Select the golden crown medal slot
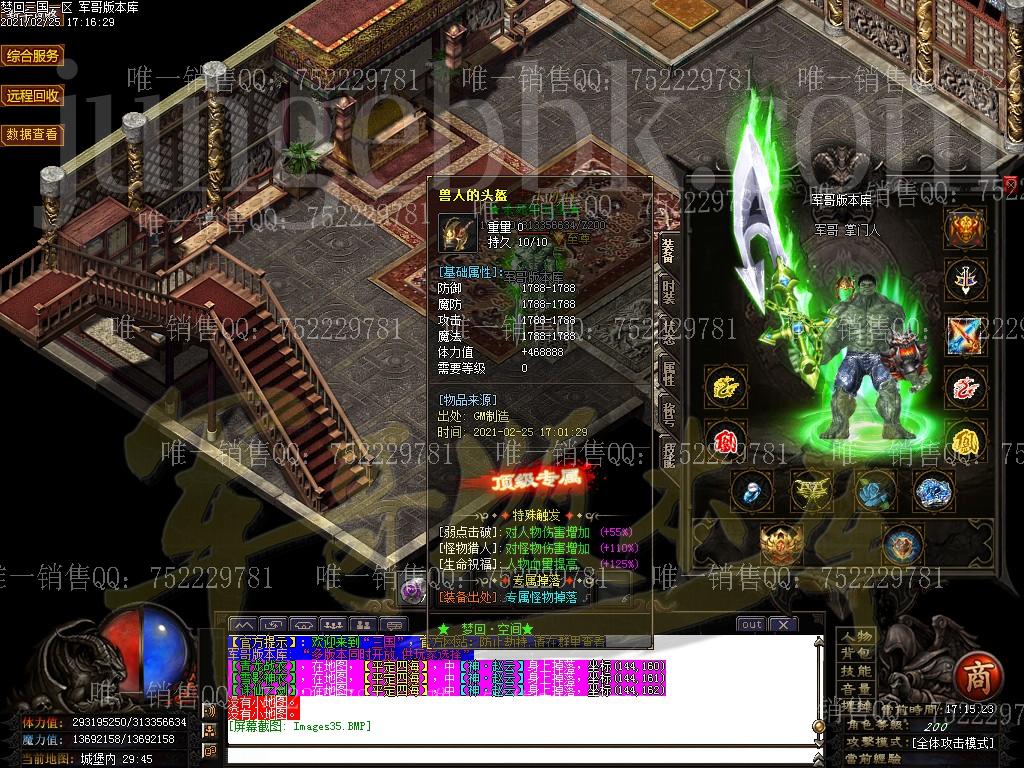The width and height of the screenshot is (1024, 768). click(x=781, y=545)
